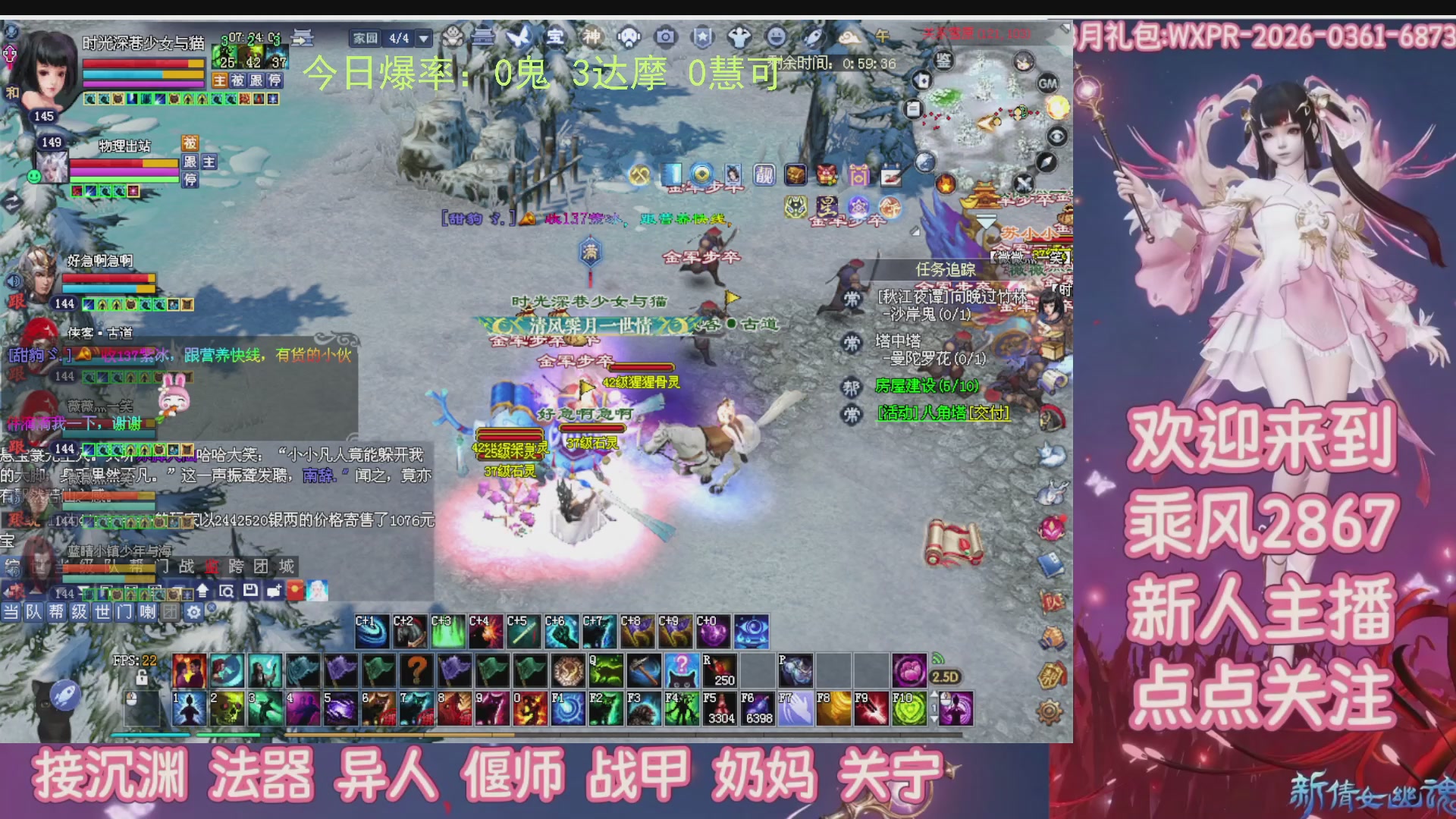Screen dimensions: 1456x819
Task: Select the 鉴 appraisal icon near the minimap
Action: tap(944, 61)
